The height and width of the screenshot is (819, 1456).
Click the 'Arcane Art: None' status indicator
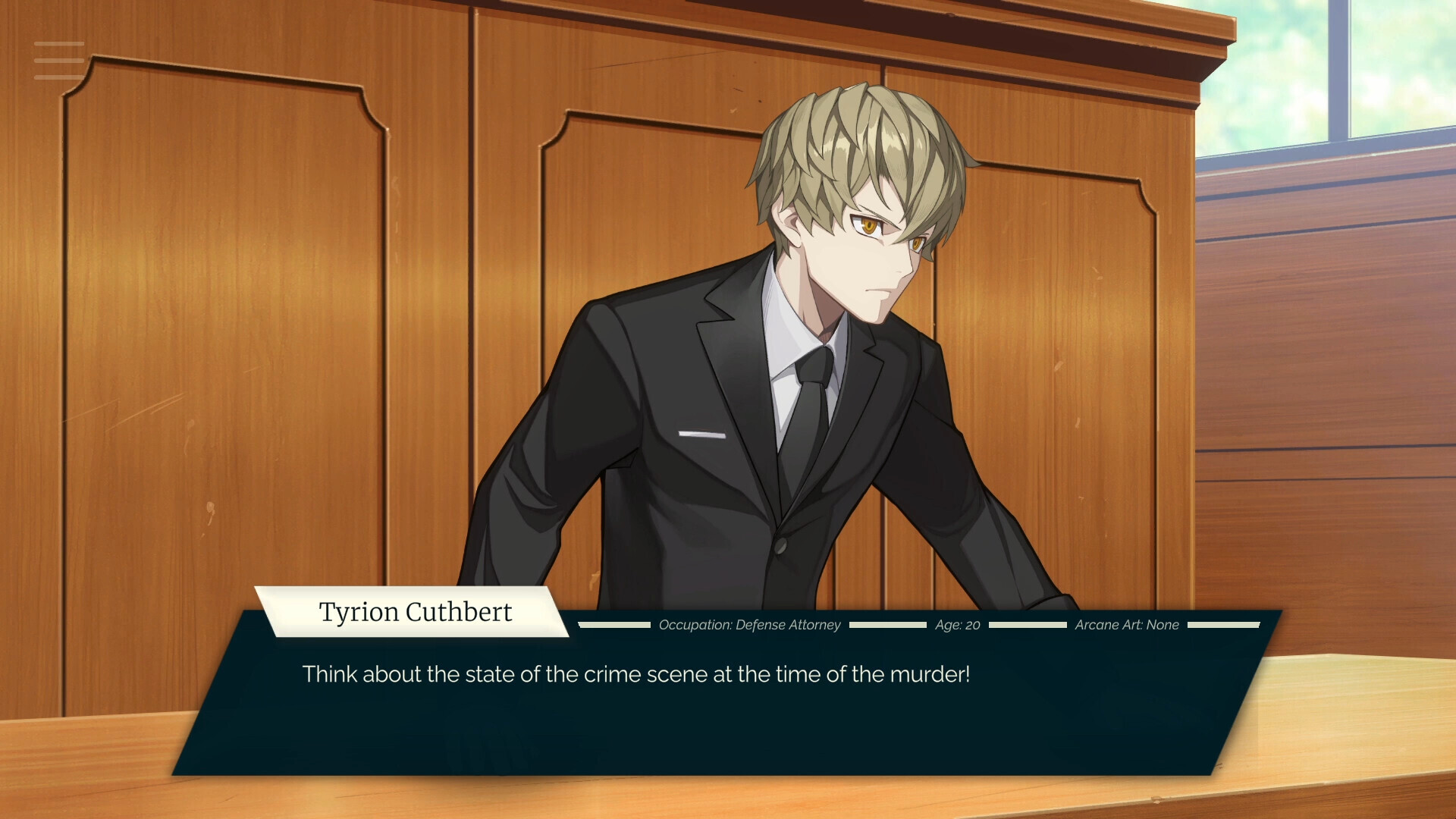tap(1128, 625)
